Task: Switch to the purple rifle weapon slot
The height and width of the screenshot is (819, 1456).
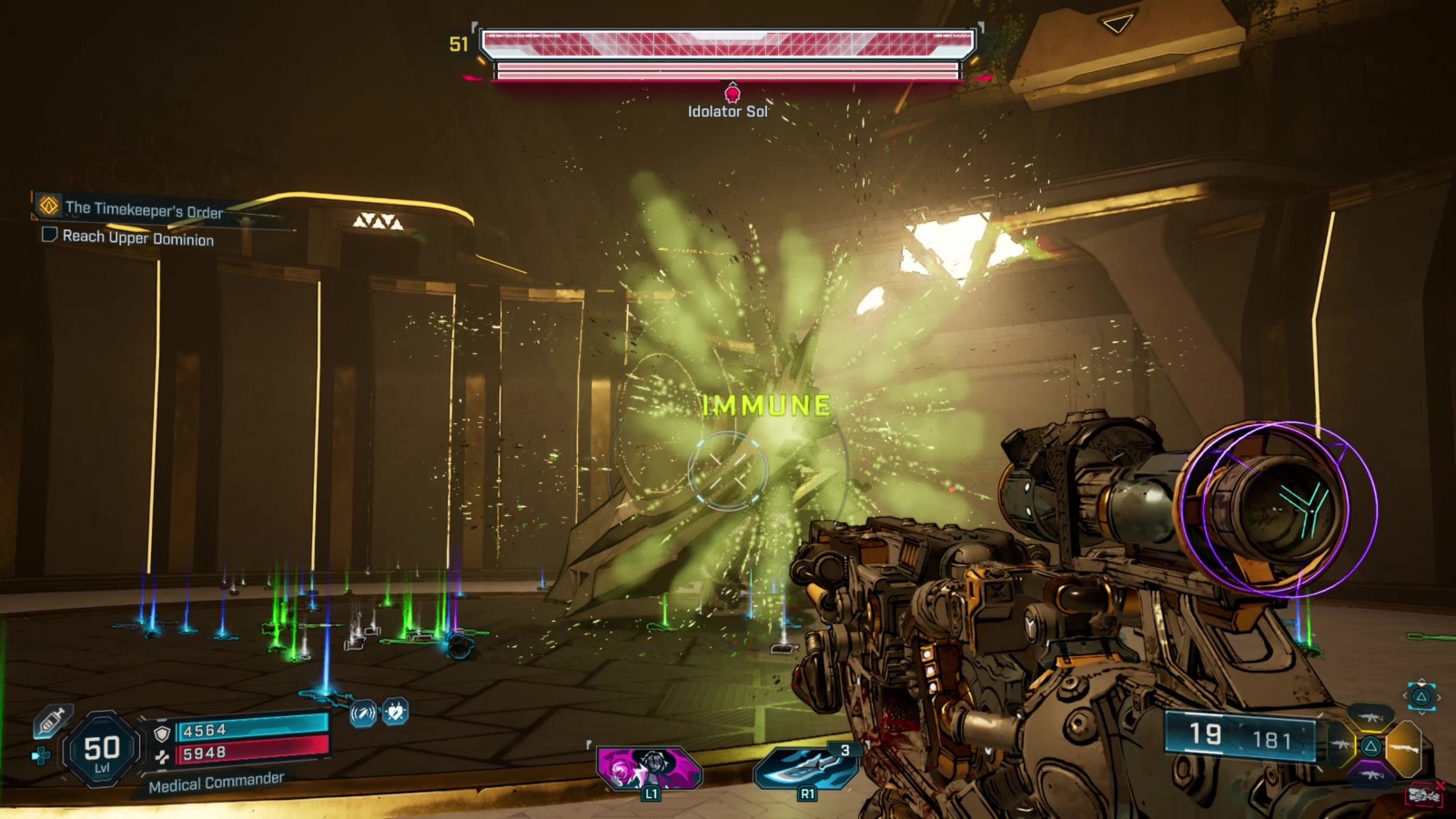Action: (x=1370, y=774)
